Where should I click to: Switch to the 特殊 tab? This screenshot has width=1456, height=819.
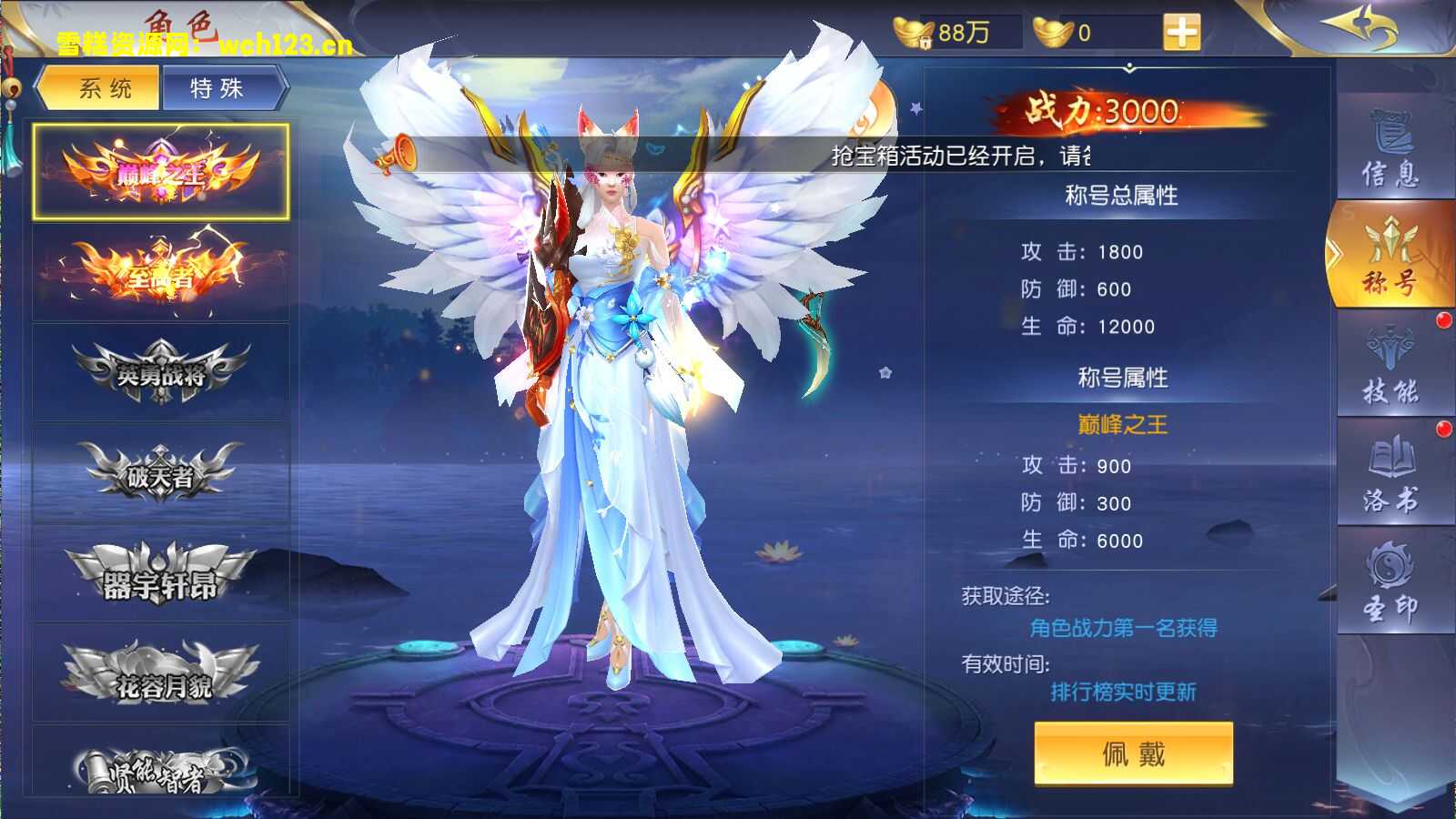[218, 88]
